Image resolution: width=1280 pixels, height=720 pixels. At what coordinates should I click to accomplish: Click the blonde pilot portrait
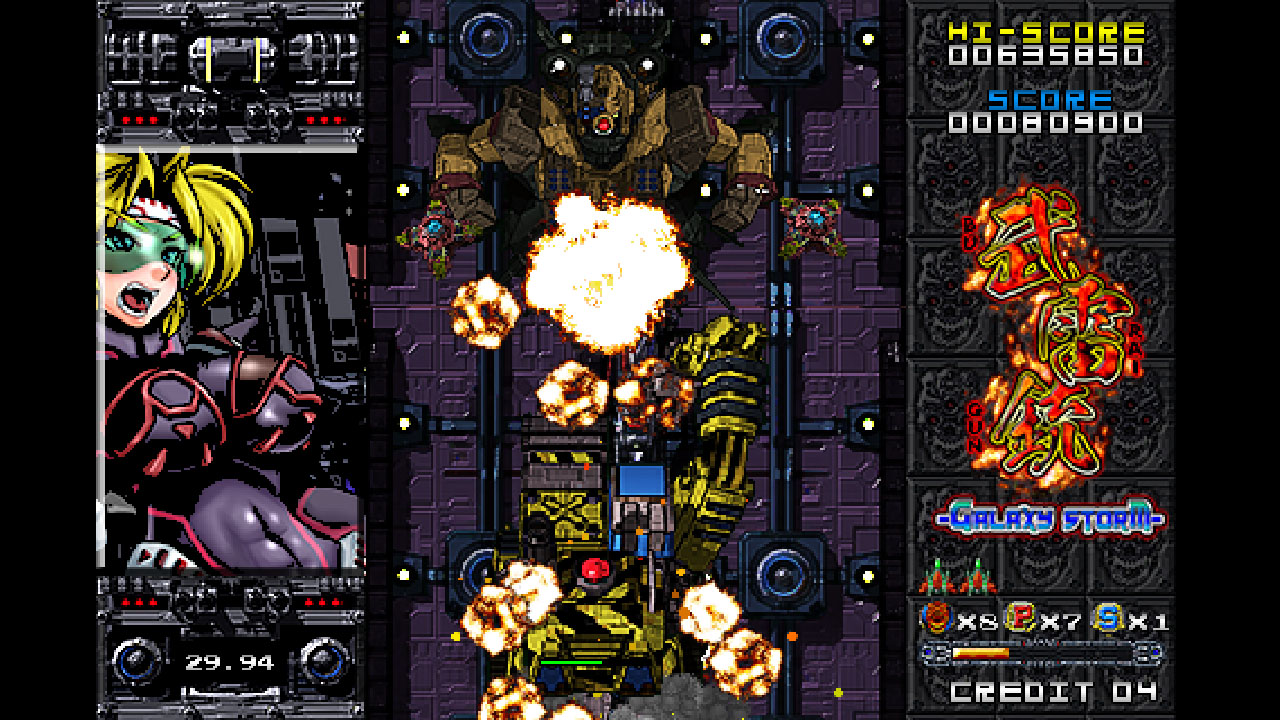click(x=230, y=358)
